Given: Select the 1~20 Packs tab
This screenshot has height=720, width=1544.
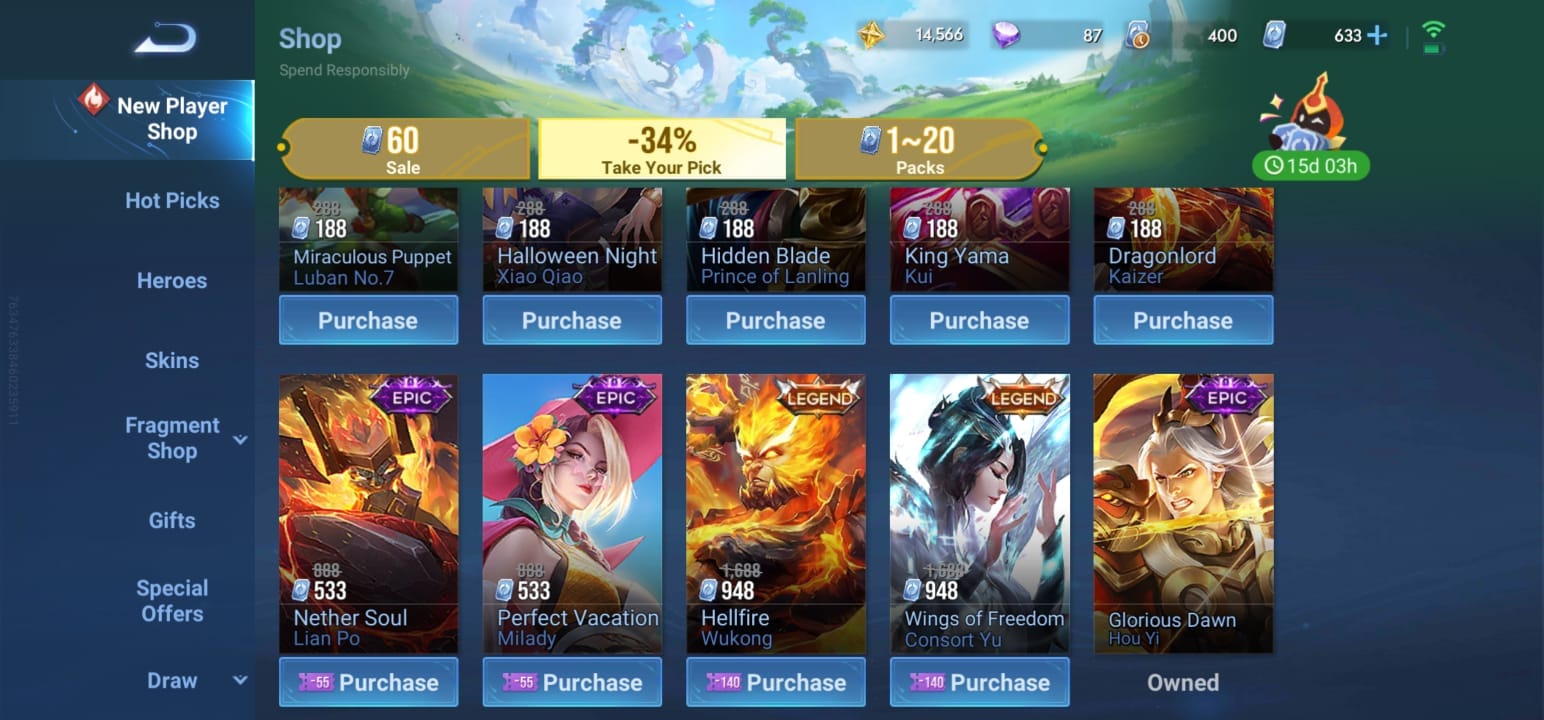Looking at the screenshot, I should (x=918, y=150).
